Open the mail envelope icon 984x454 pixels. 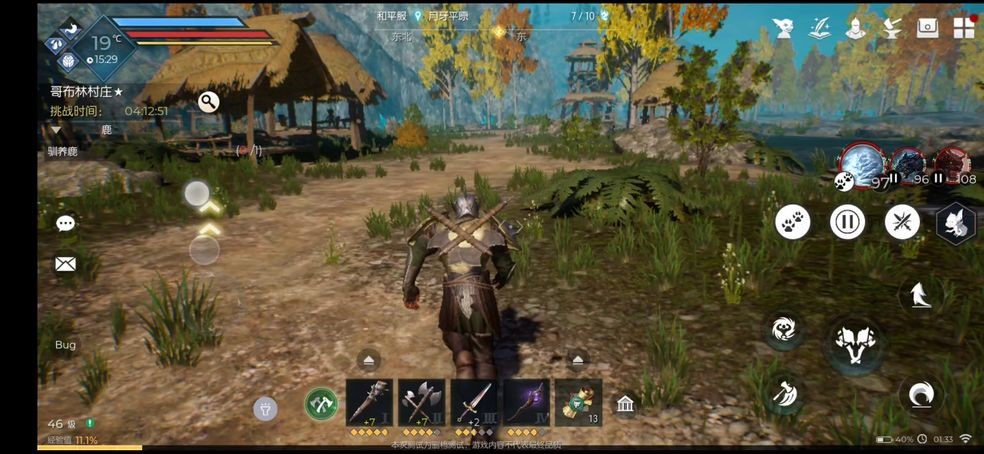coord(66,264)
